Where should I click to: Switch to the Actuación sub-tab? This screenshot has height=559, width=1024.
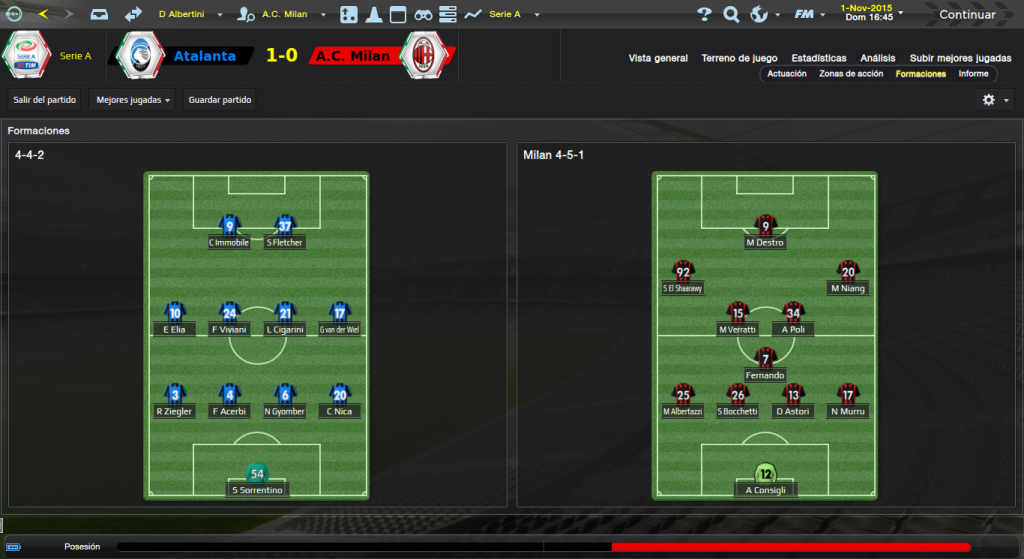[787, 74]
